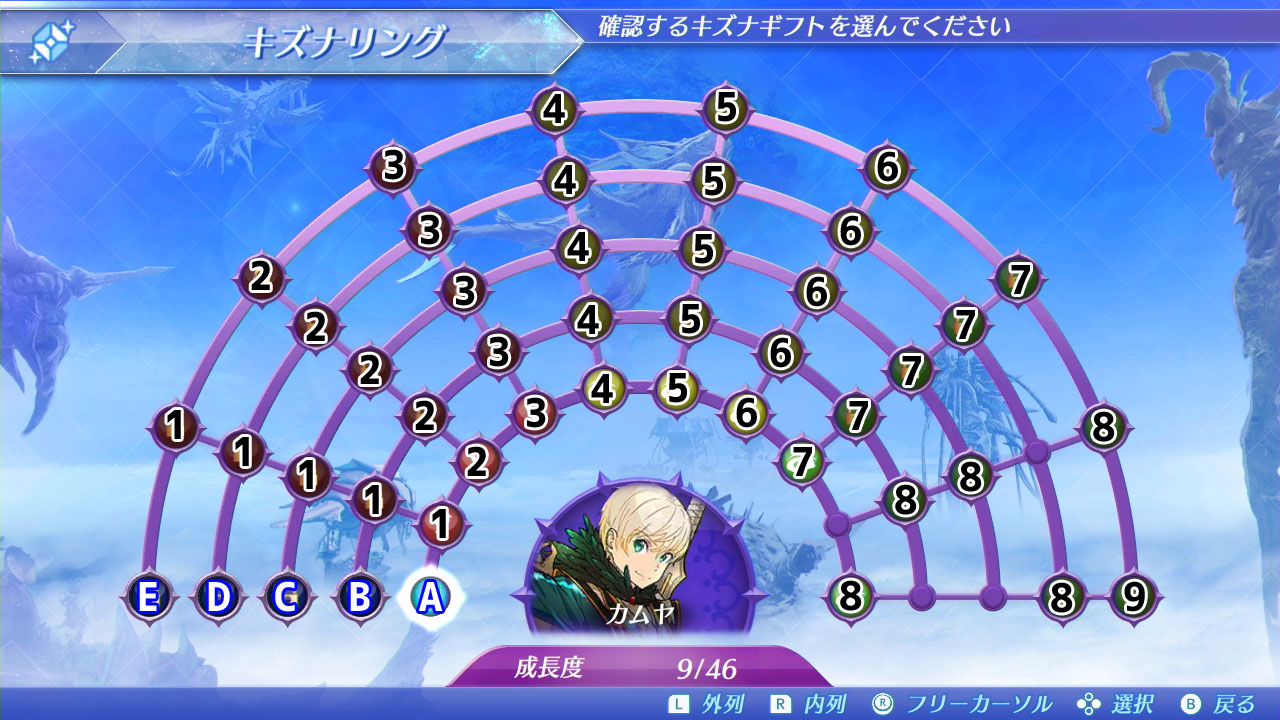
Task: Choose the row B marker
Action: tap(360, 597)
